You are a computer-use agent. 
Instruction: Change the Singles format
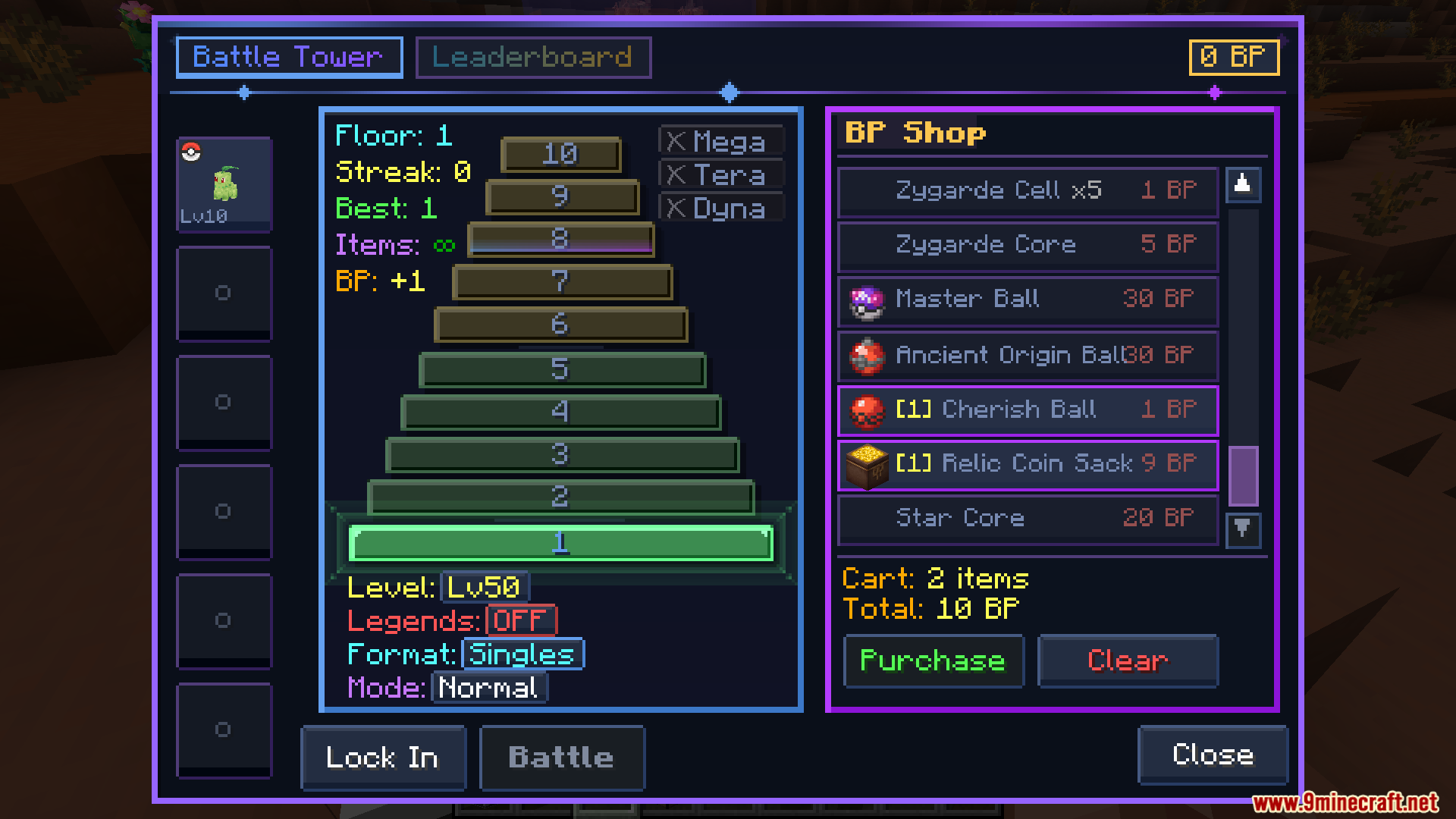click(522, 654)
